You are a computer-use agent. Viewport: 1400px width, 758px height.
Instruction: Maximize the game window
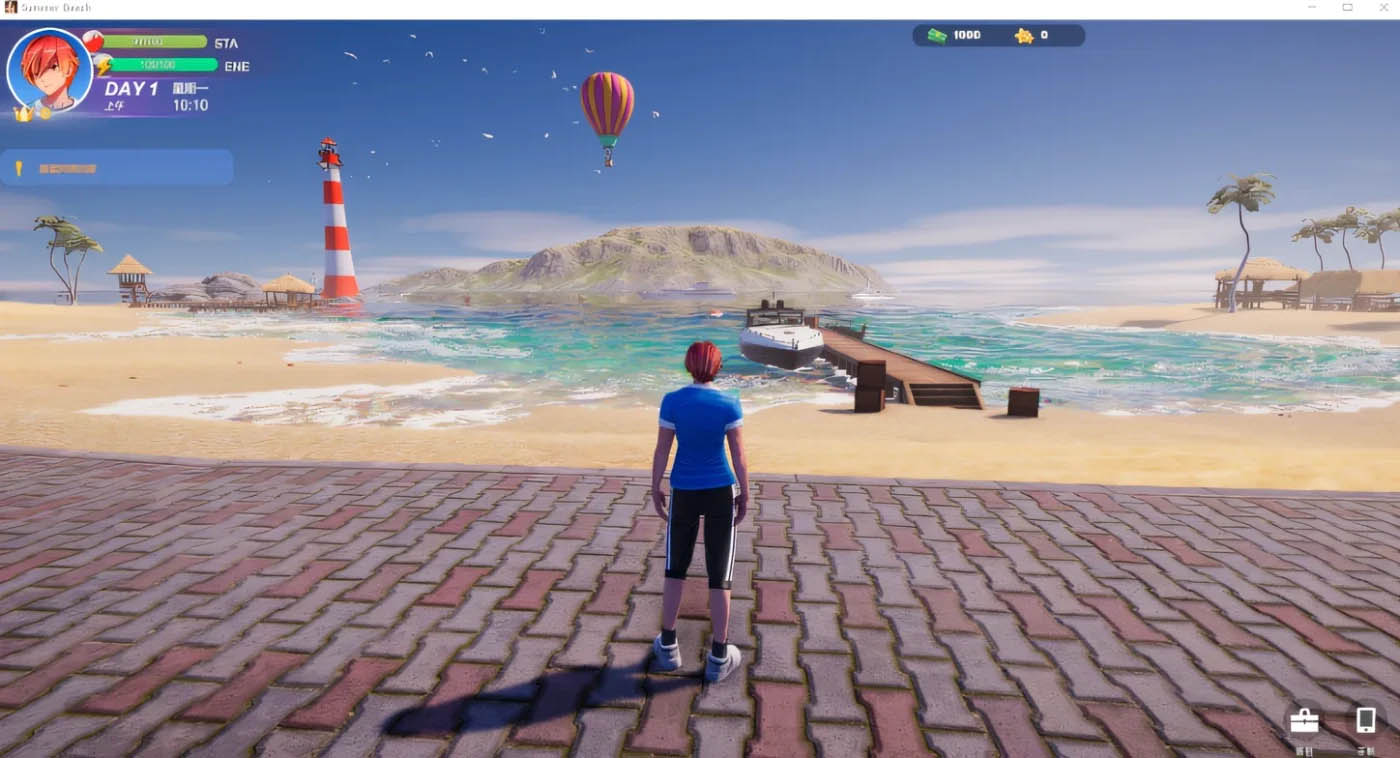click(x=1347, y=8)
